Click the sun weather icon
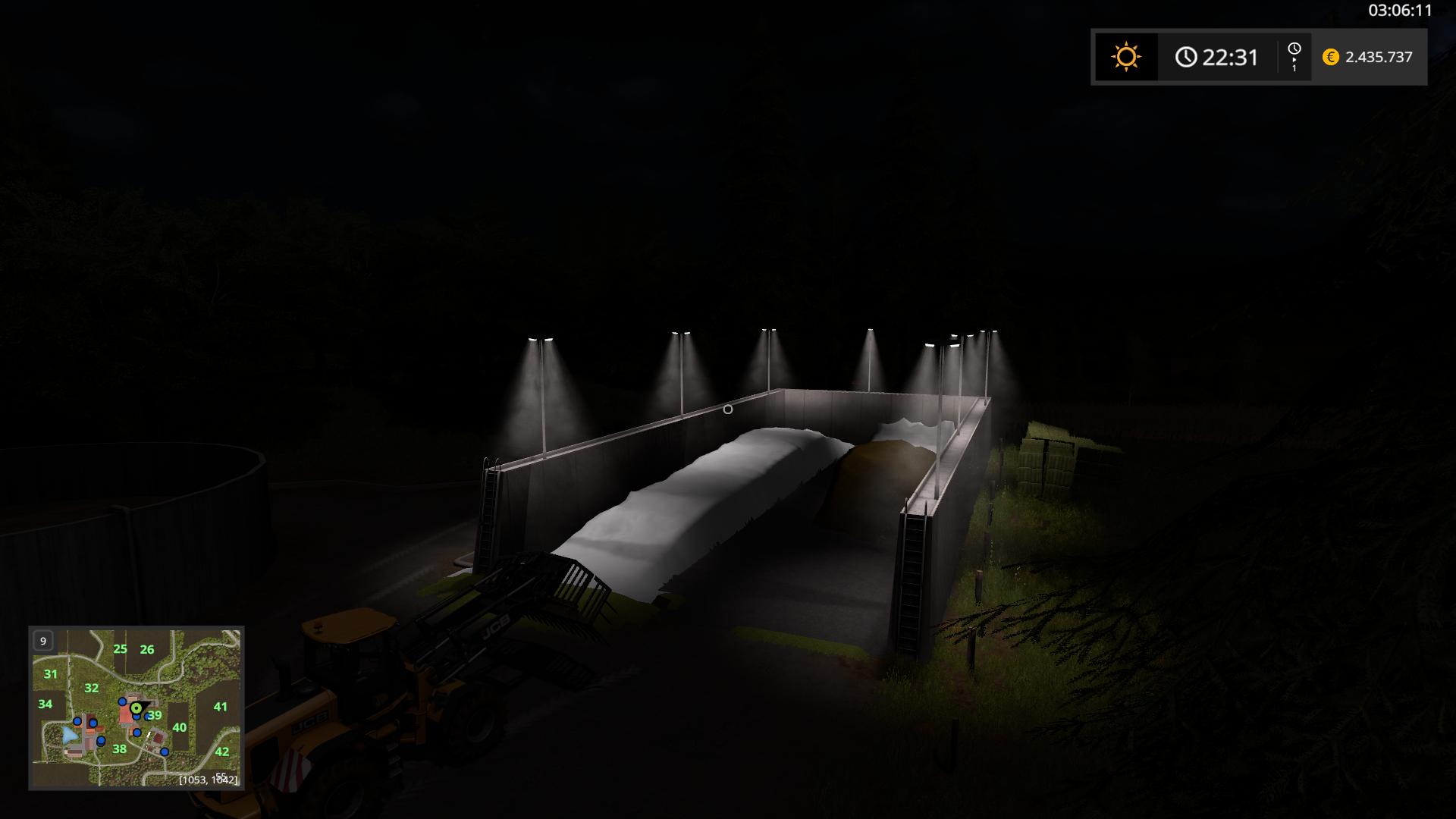The height and width of the screenshot is (819, 1456). pos(1126,57)
